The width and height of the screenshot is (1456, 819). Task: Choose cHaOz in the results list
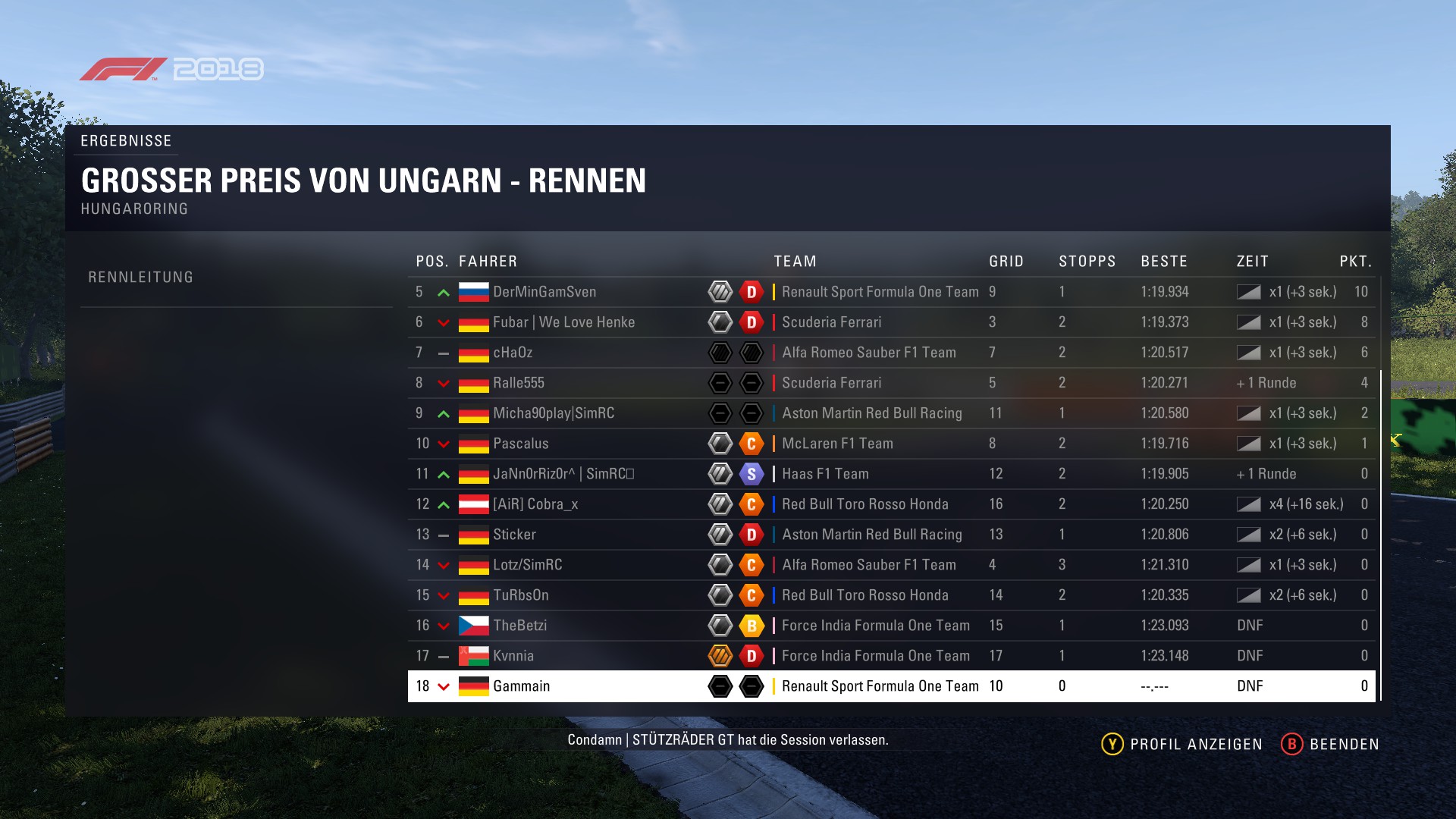coord(513,353)
